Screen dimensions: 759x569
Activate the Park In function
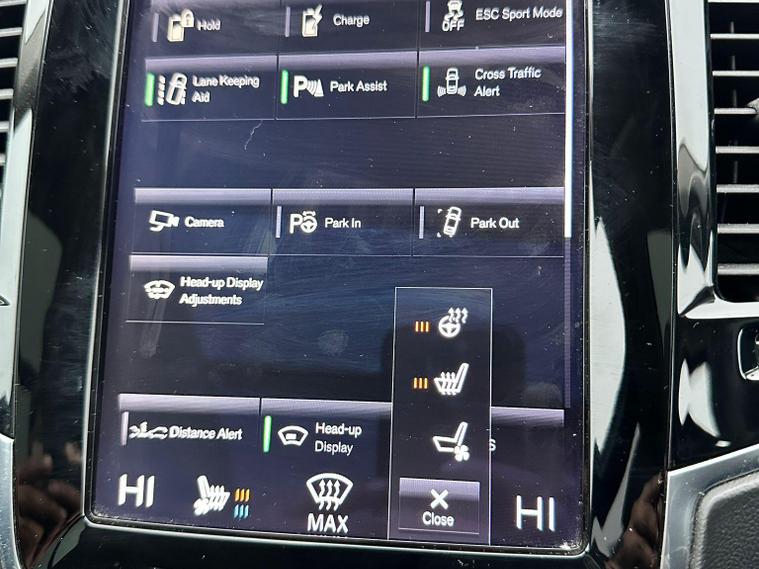340,223
